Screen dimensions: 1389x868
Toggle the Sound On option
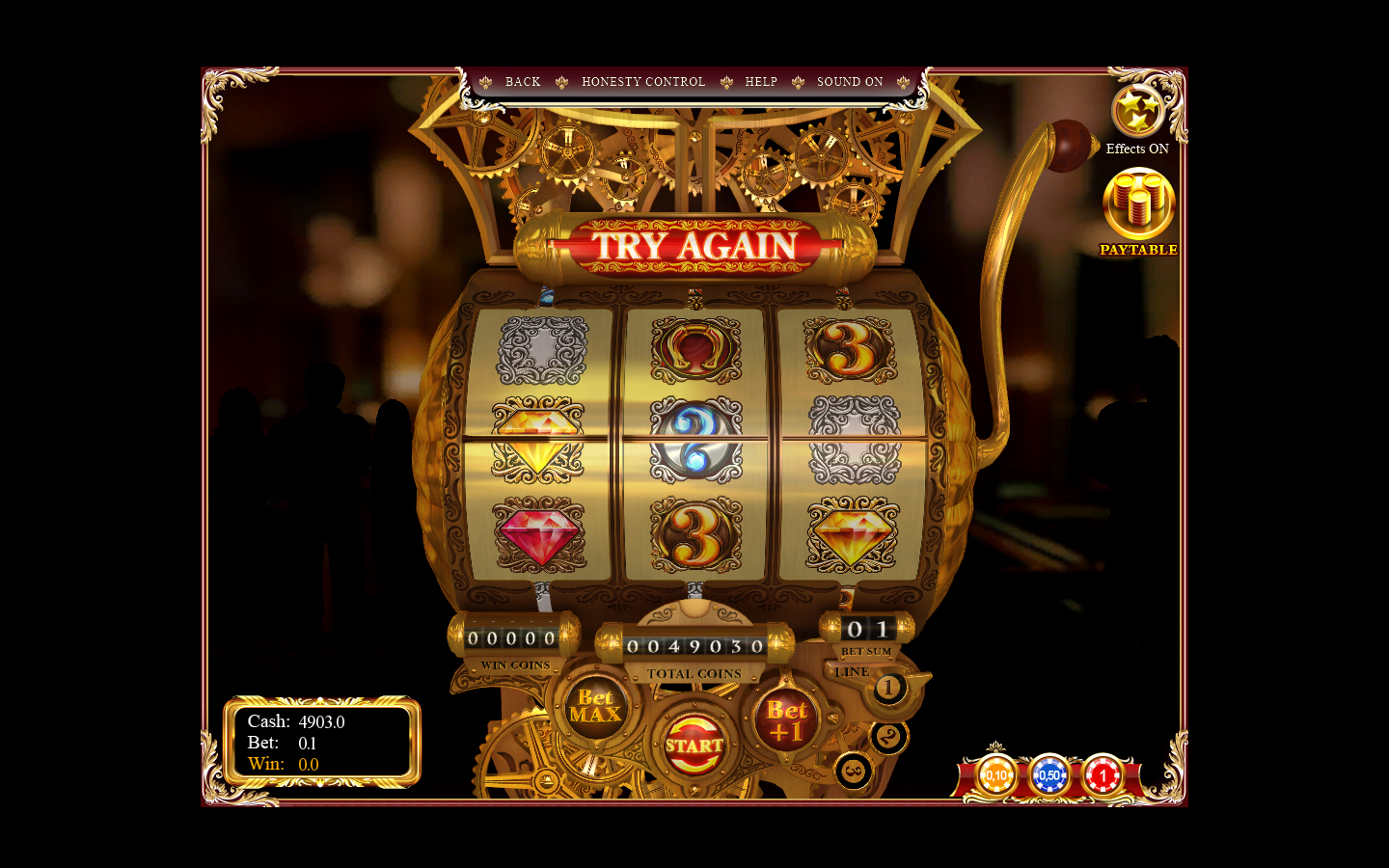[x=850, y=82]
